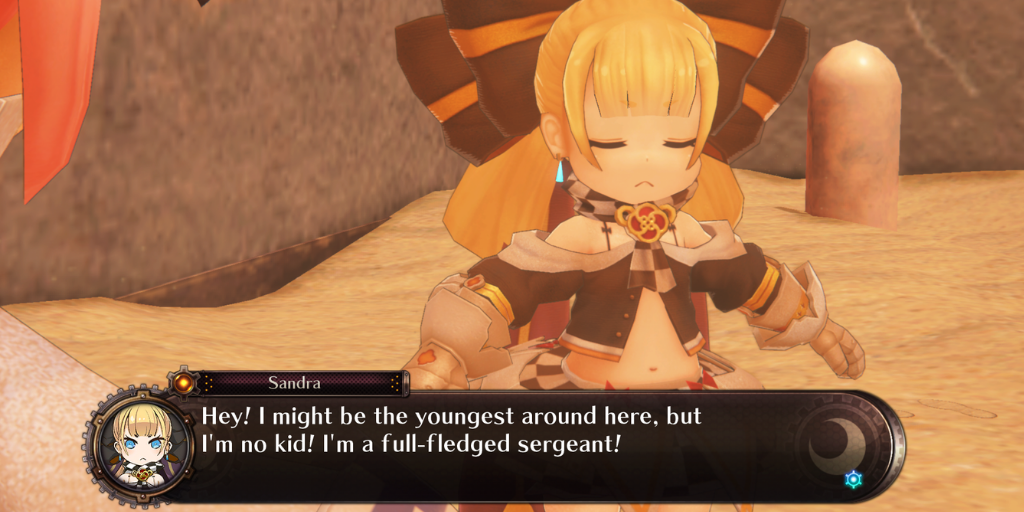This screenshot has width=1024, height=512.
Task: Select Sandra's portrait in the dialogue box
Action: 137,443
